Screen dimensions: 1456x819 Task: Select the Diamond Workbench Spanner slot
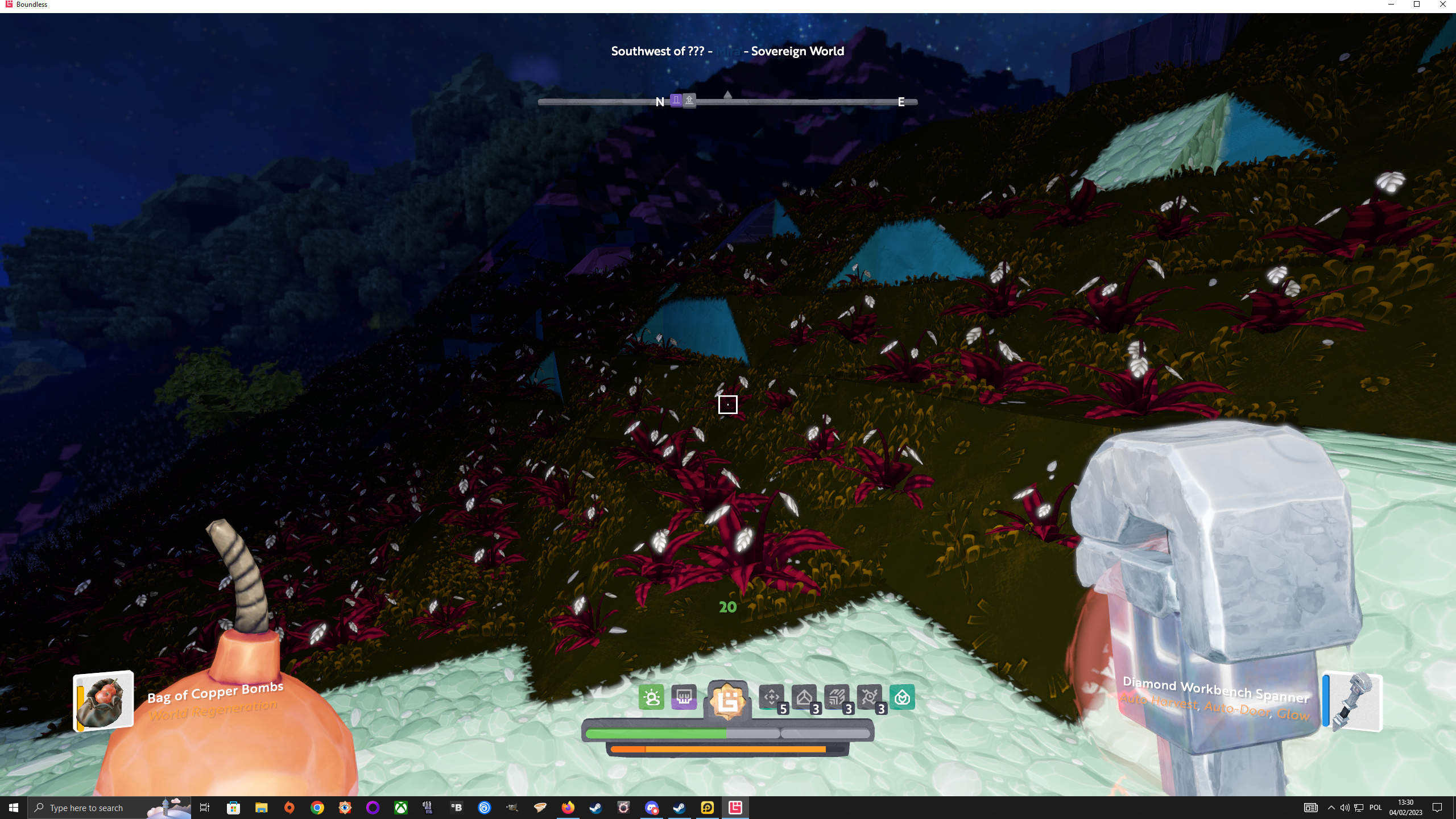point(1352,701)
